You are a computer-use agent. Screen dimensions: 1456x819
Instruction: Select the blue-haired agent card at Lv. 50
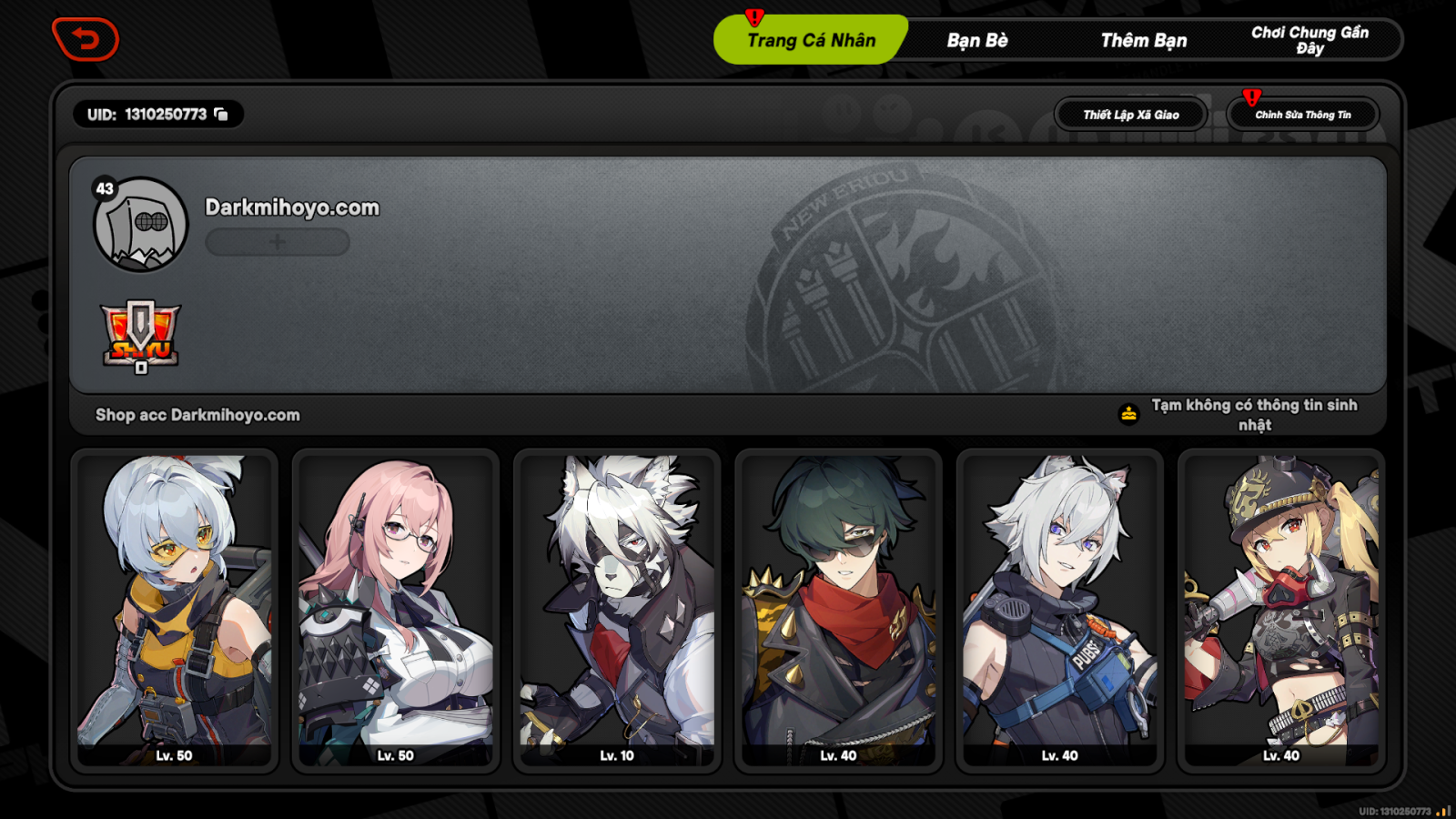(x=174, y=610)
